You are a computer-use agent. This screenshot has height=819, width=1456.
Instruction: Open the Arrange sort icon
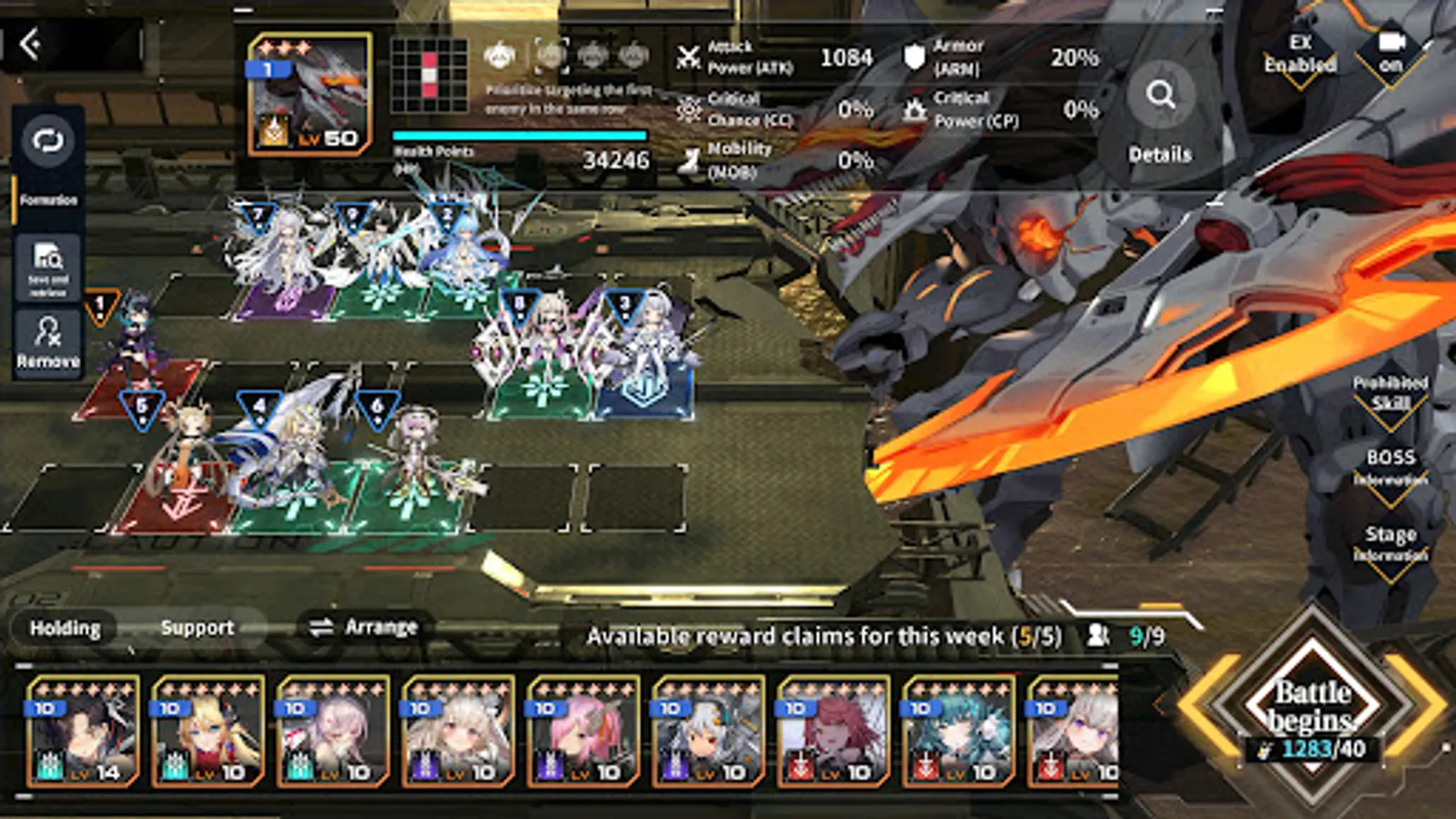322,625
